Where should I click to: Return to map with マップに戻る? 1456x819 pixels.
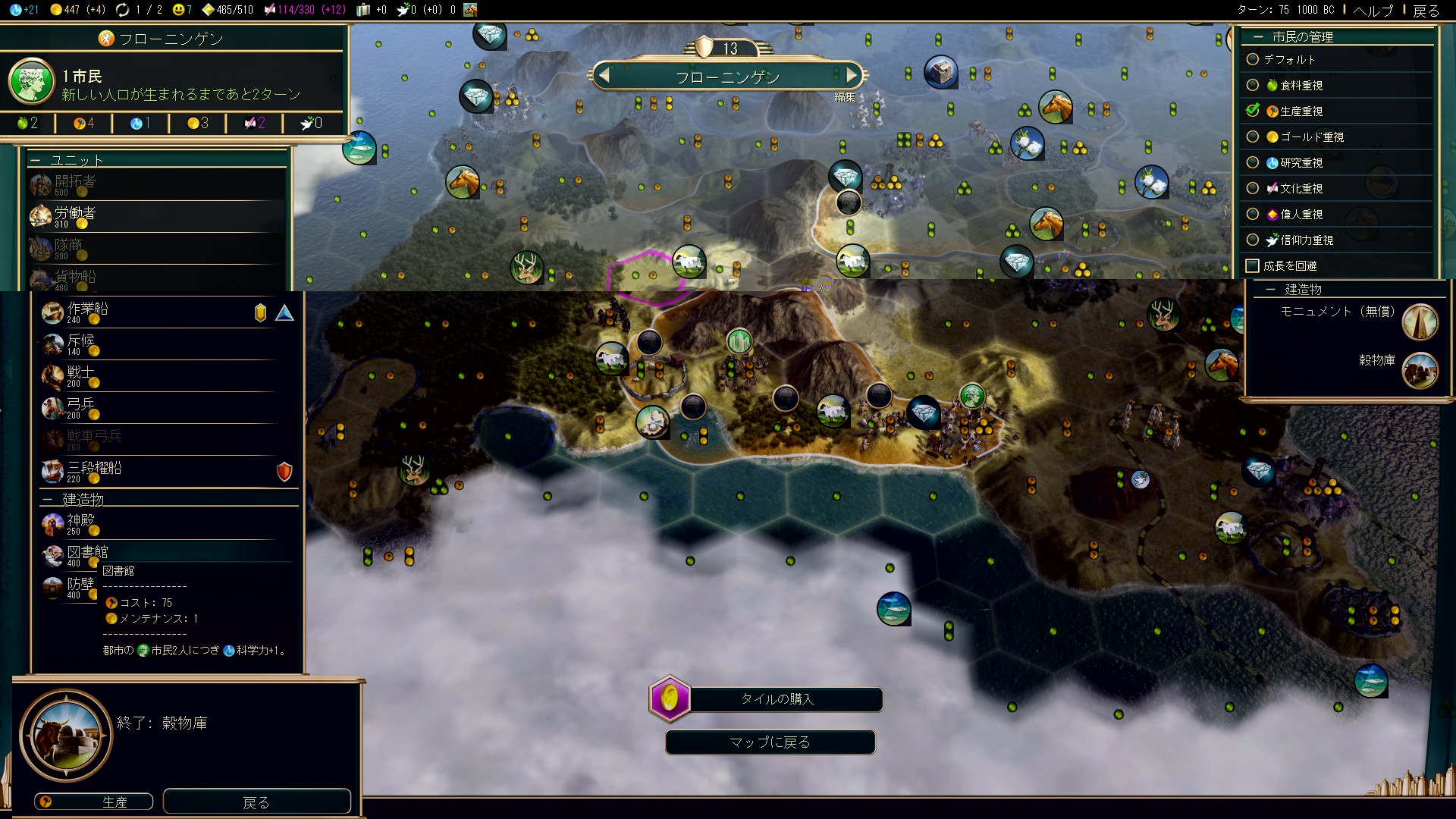click(x=770, y=742)
